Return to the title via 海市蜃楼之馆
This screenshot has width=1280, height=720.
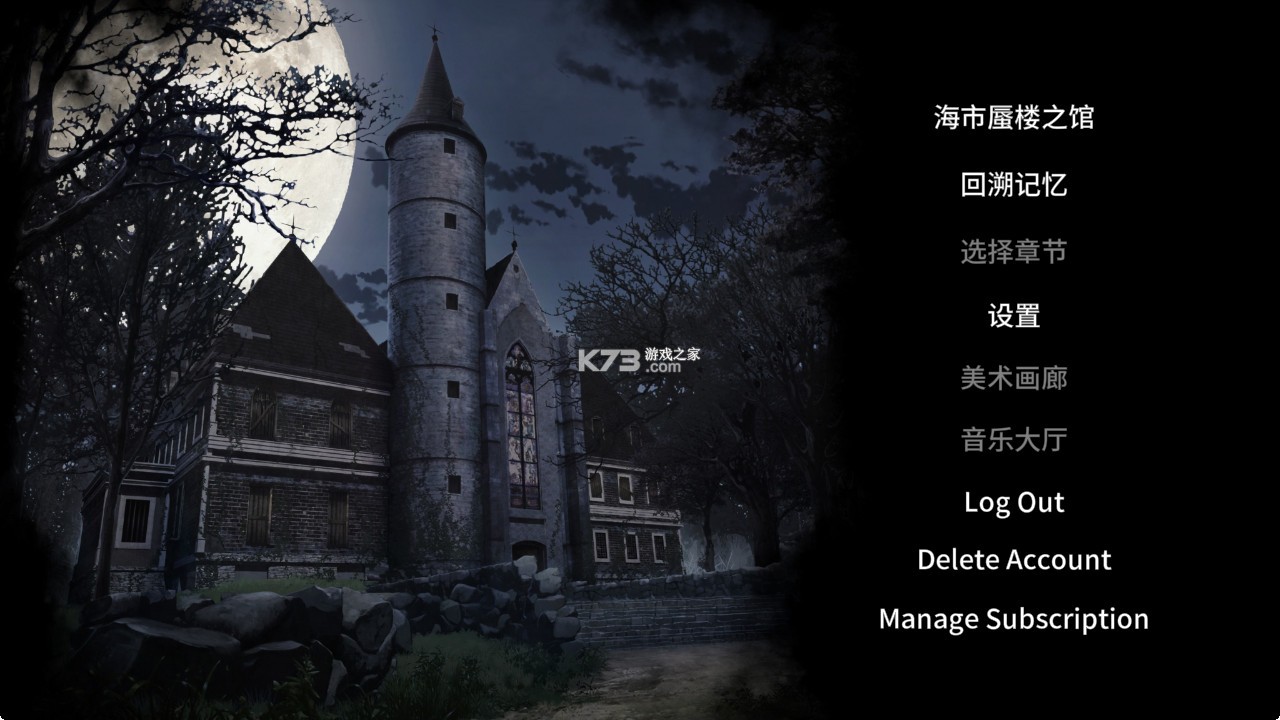click(x=1014, y=117)
